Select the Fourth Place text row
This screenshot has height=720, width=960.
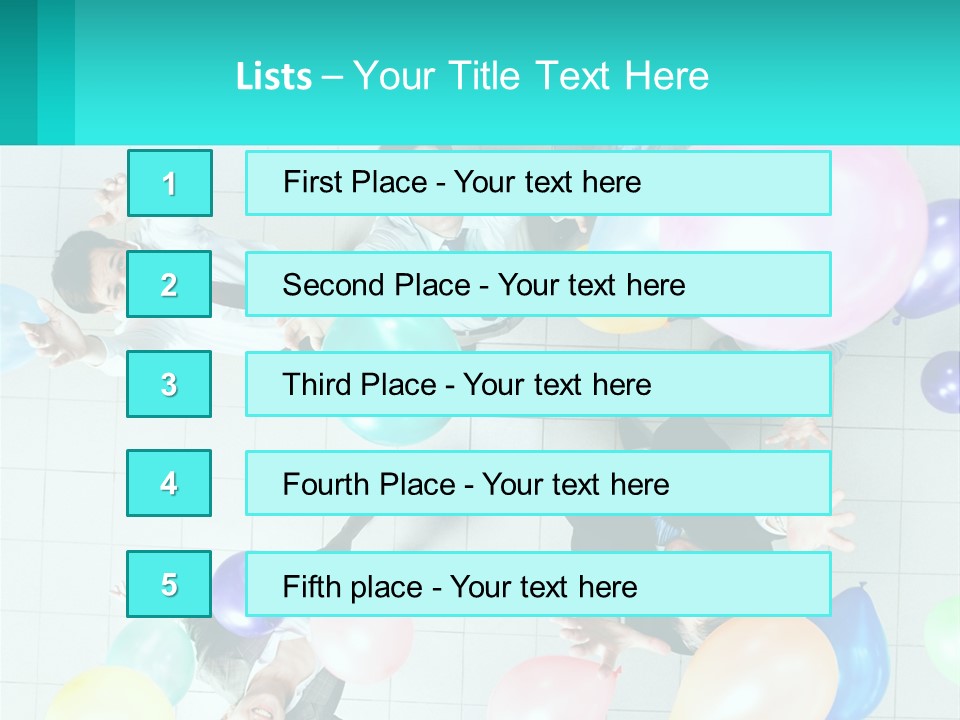pos(538,484)
